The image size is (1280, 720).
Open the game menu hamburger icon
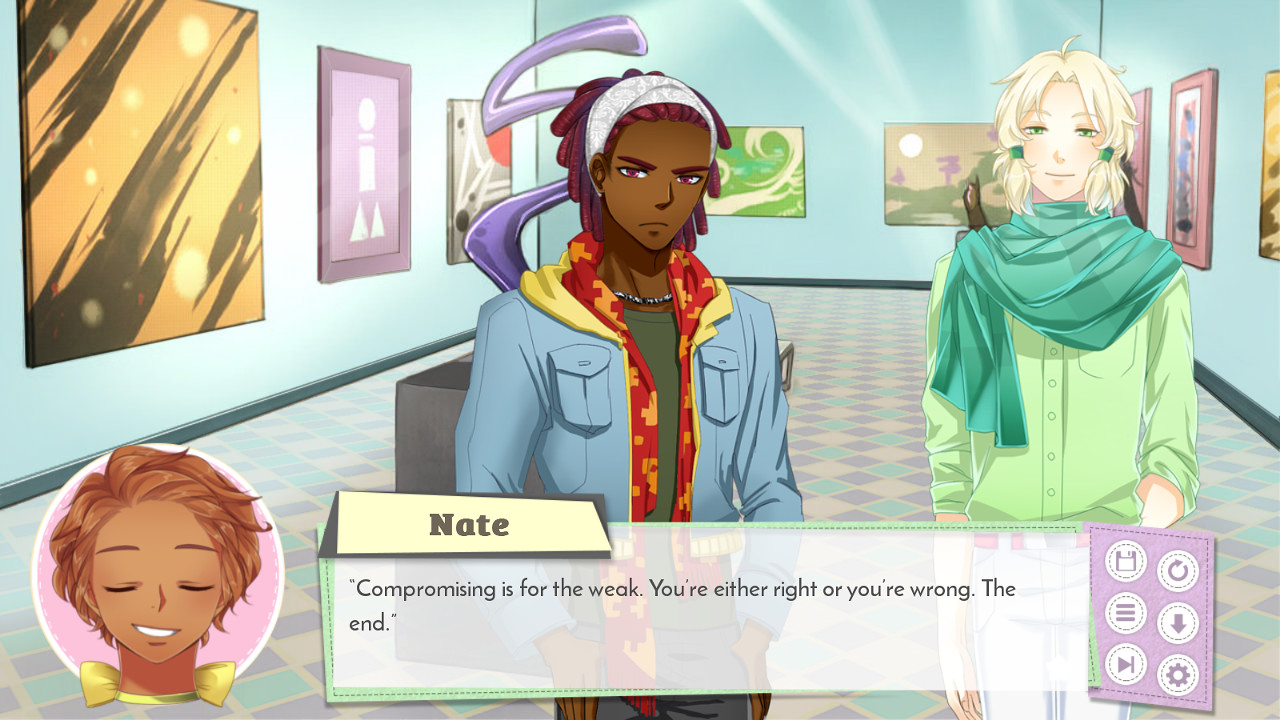click(1126, 610)
